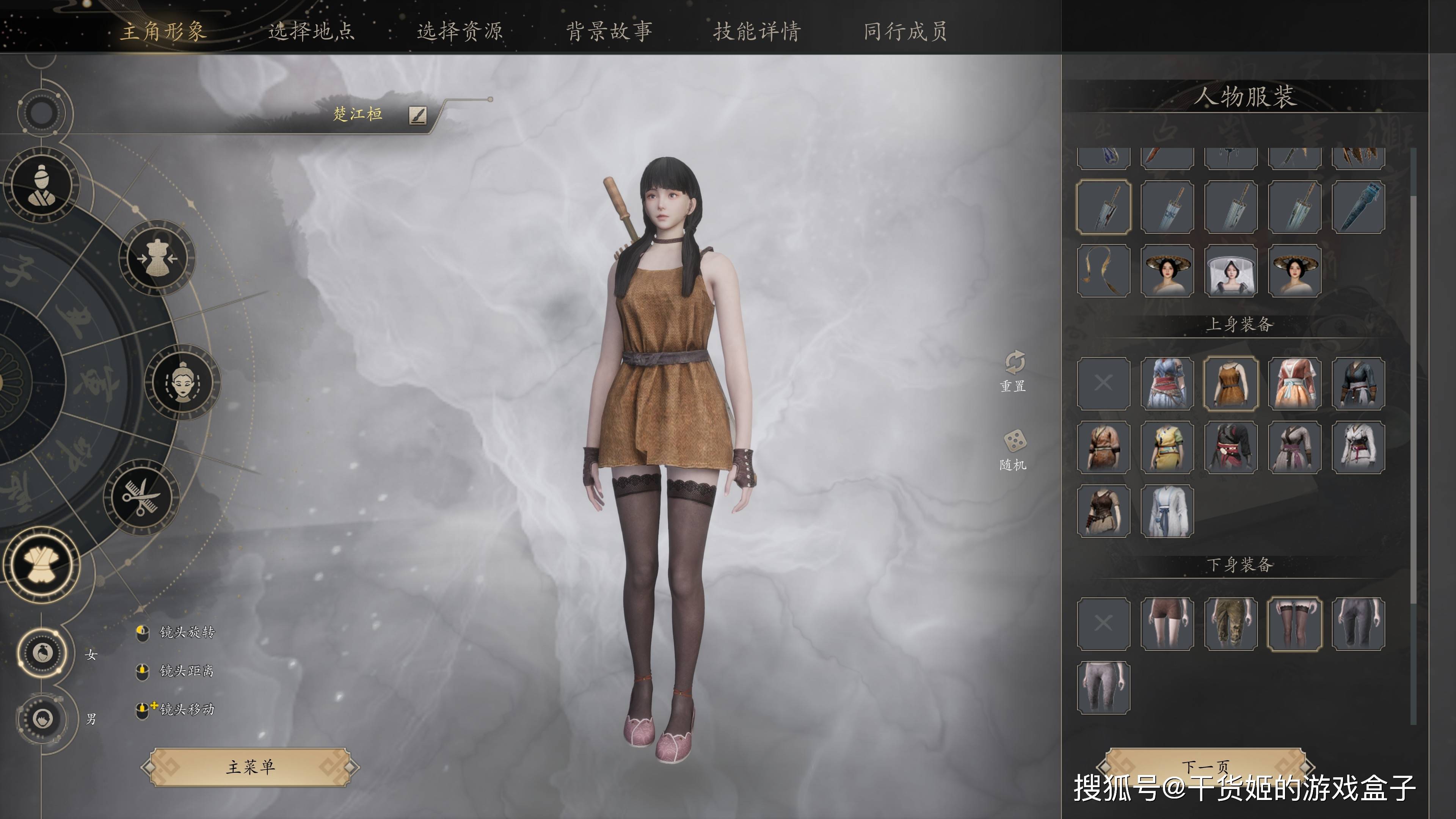Viewport: 1456px width, 819px height.
Task: Open the face customization category
Action: pyautogui.click(x=182, y=382)
